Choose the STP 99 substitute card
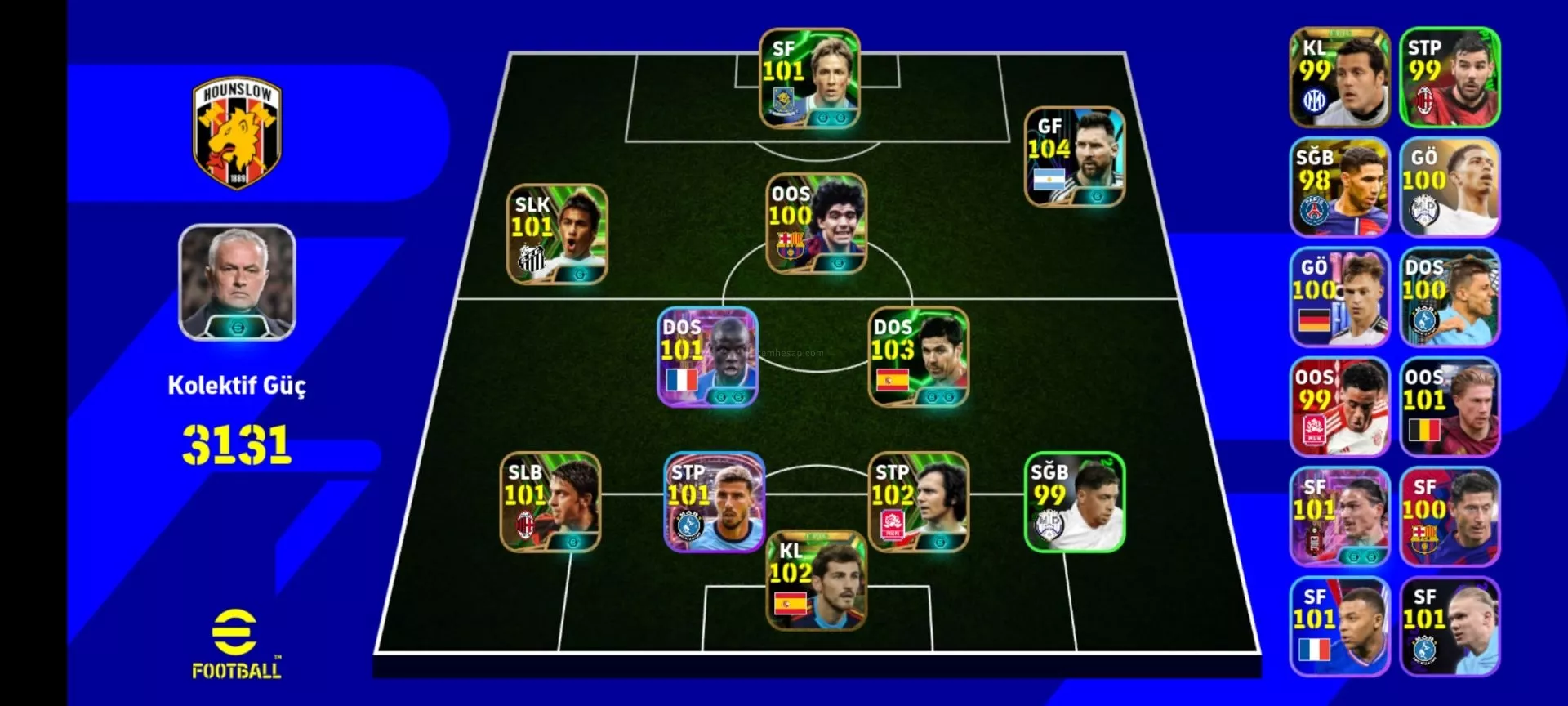Viewport: 1568px width, 706px height. (x=1450, y=78)
